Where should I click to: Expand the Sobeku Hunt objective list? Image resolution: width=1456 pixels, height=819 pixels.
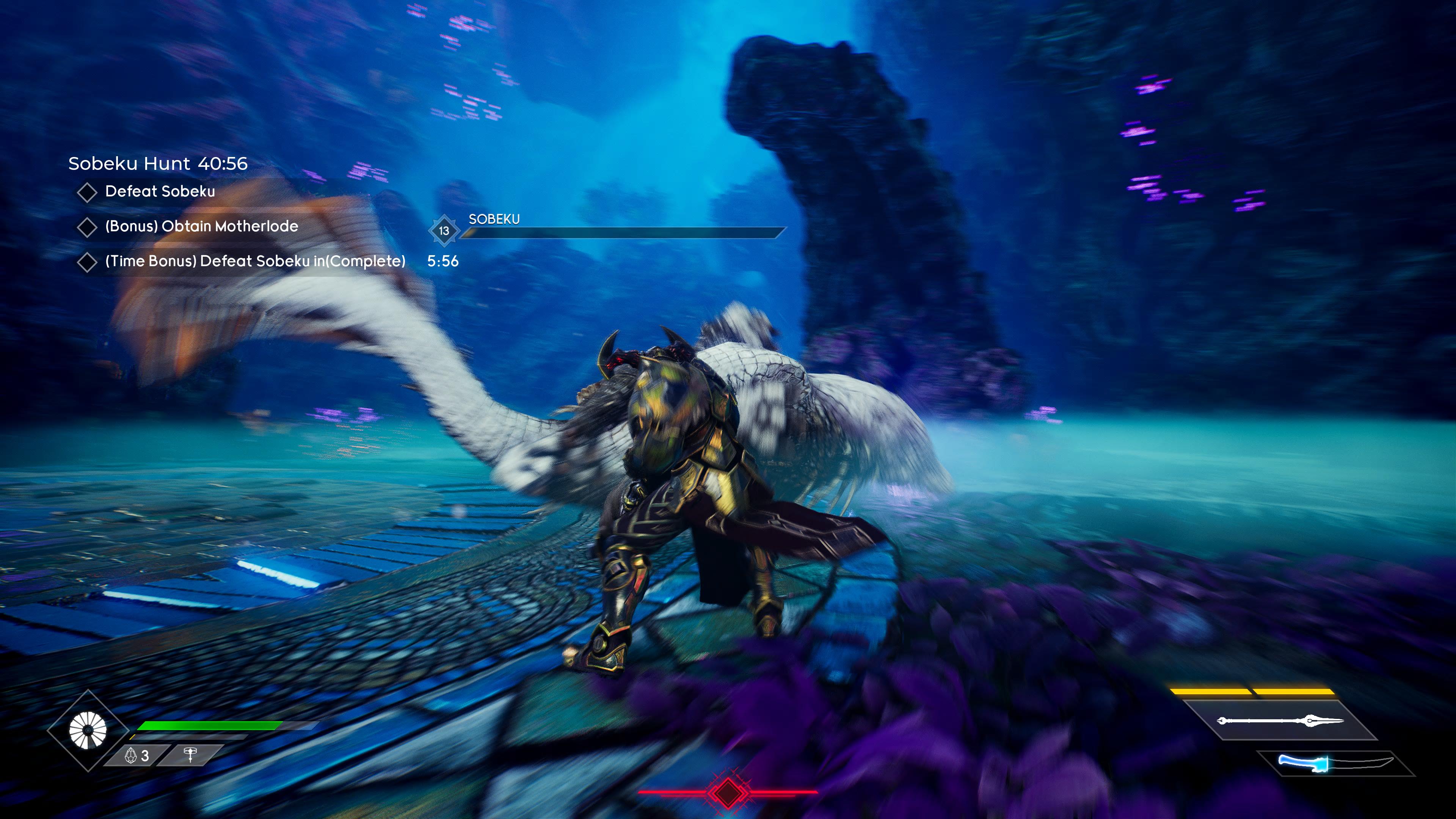[158, 164]
